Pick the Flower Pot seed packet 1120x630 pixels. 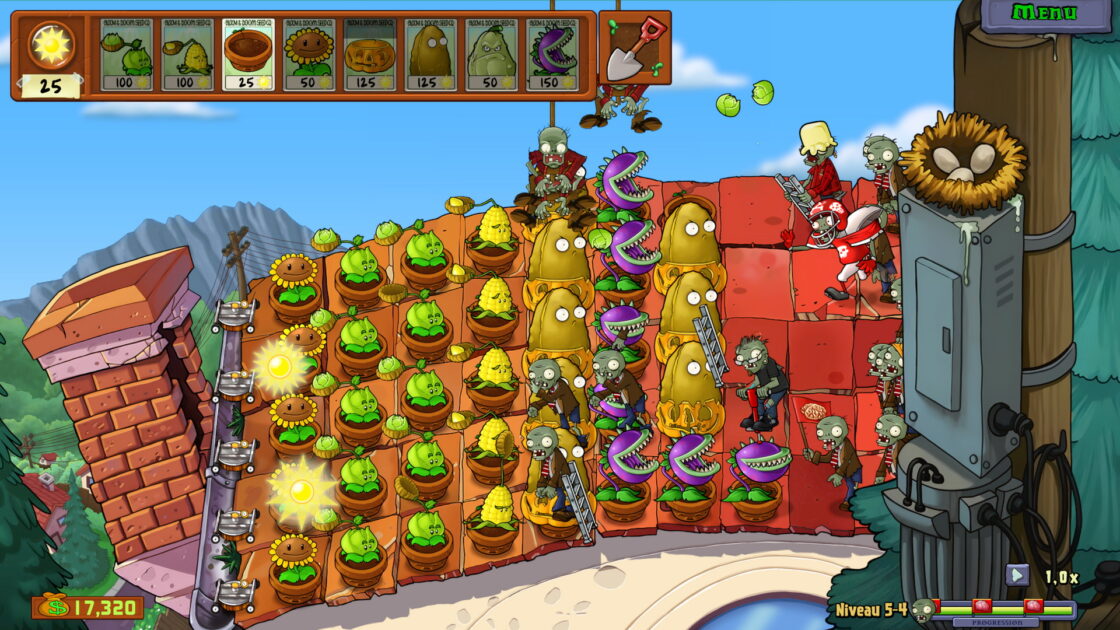tap(248, 55)
